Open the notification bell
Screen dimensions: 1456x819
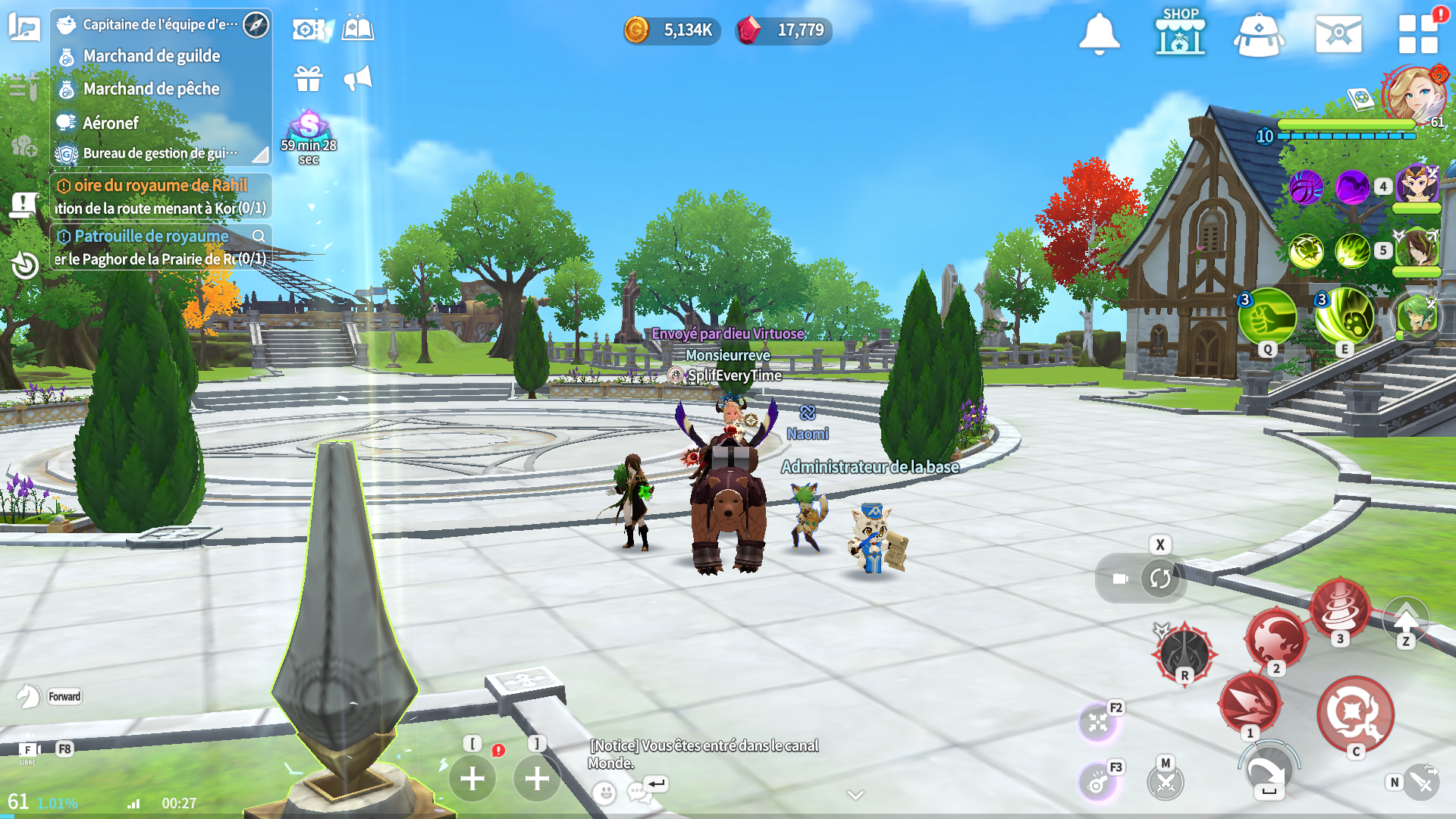tap(1099, 33)
